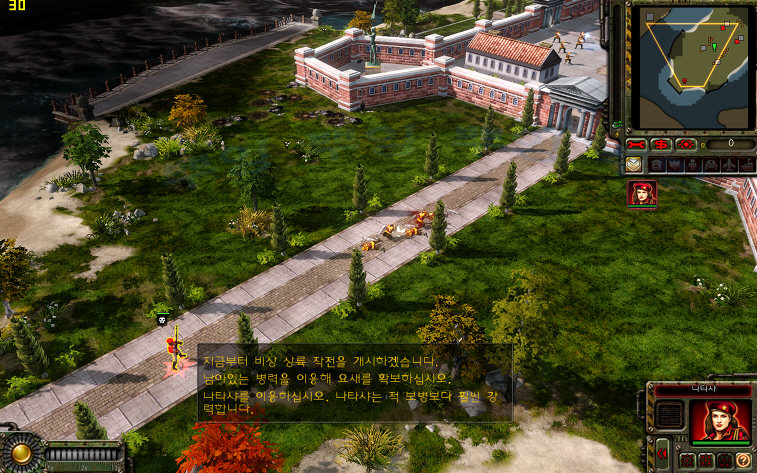
Task: Select Natasha's portrait under the sidebar
Action: tap(642, 193)
